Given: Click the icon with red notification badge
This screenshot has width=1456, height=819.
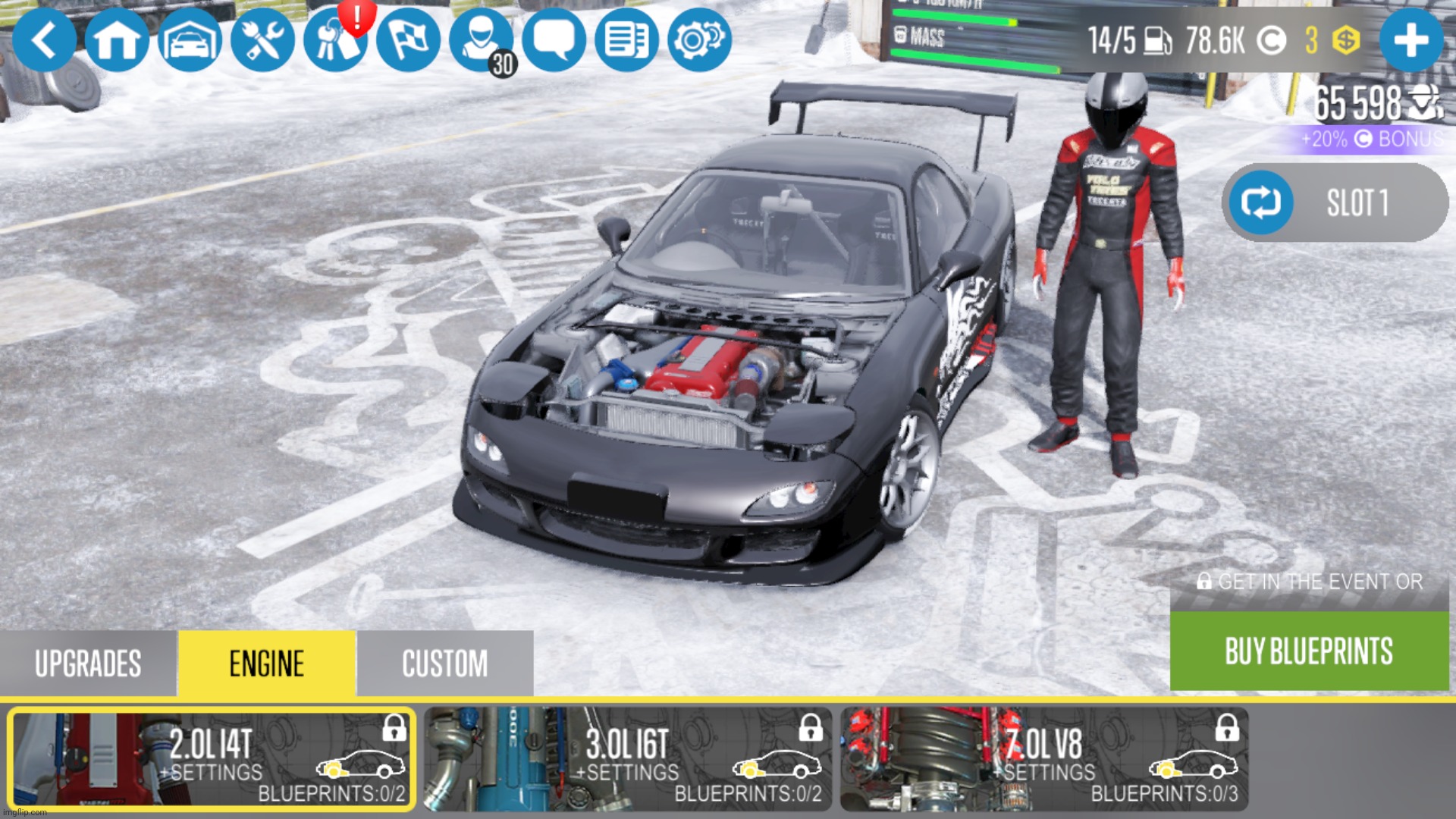Looking at the screenshot, I should 334,40.
